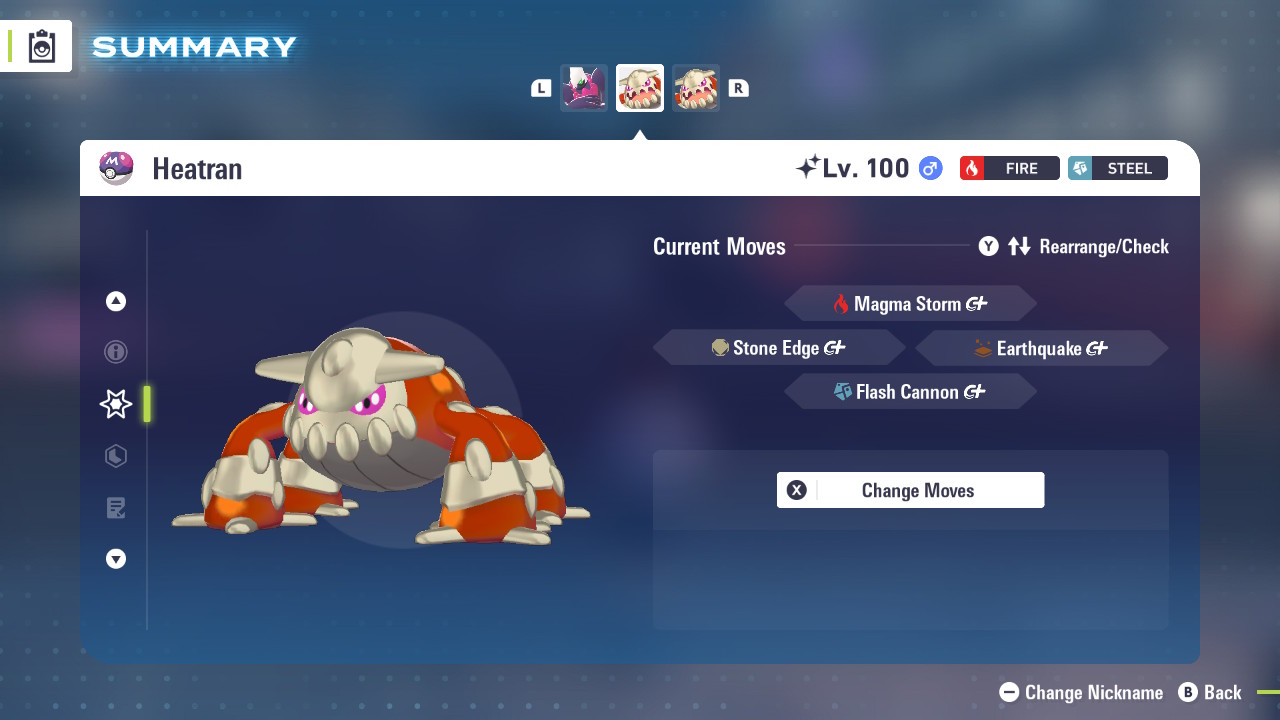Click the L button to view previous Pokémon
This screenshot has width=1280, height=720.
pos(540,87)
